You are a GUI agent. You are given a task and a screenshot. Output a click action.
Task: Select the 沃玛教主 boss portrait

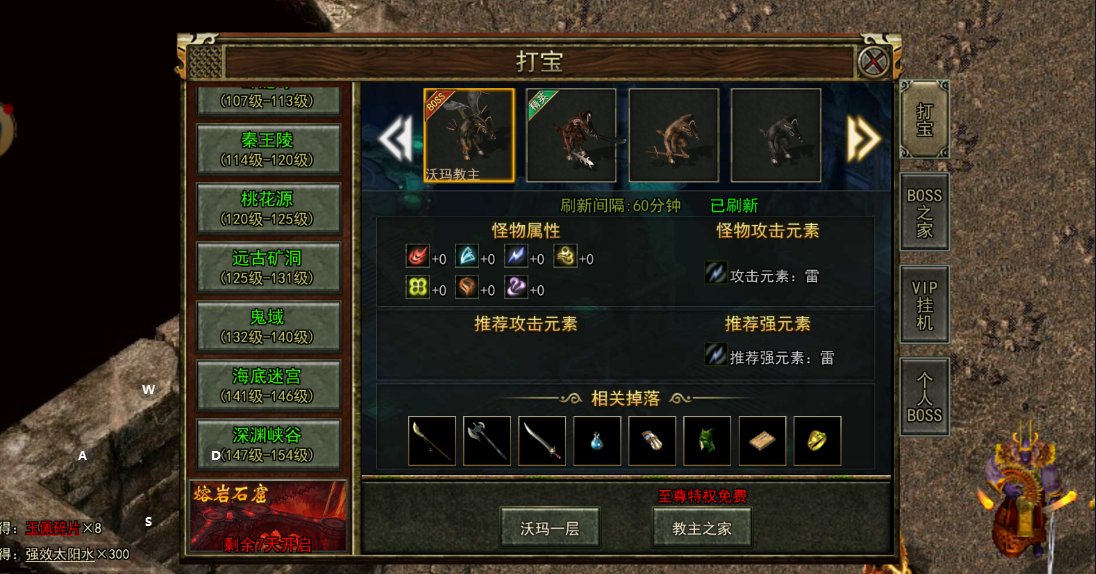(469, 136)
